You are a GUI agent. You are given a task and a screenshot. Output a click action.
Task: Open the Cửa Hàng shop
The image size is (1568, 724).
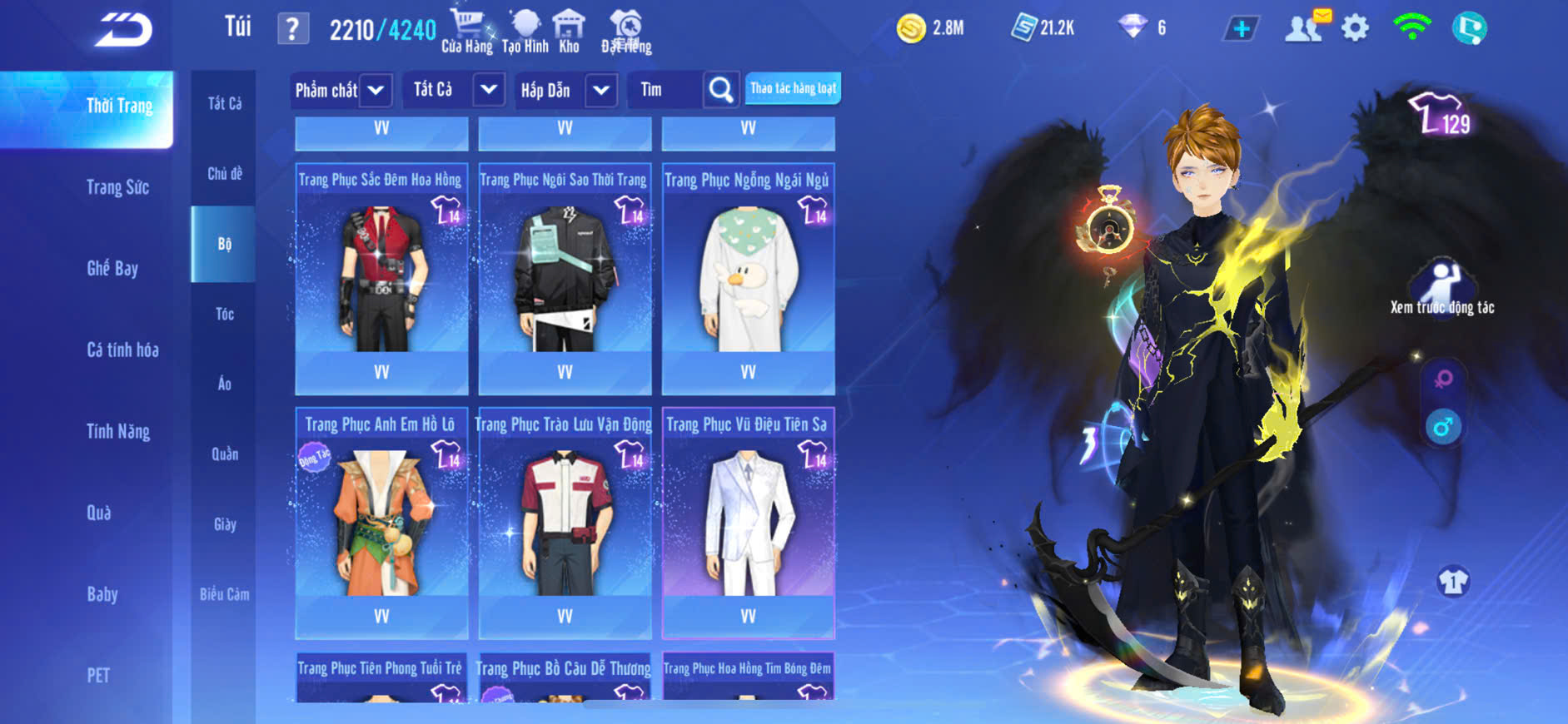point(466,31)
